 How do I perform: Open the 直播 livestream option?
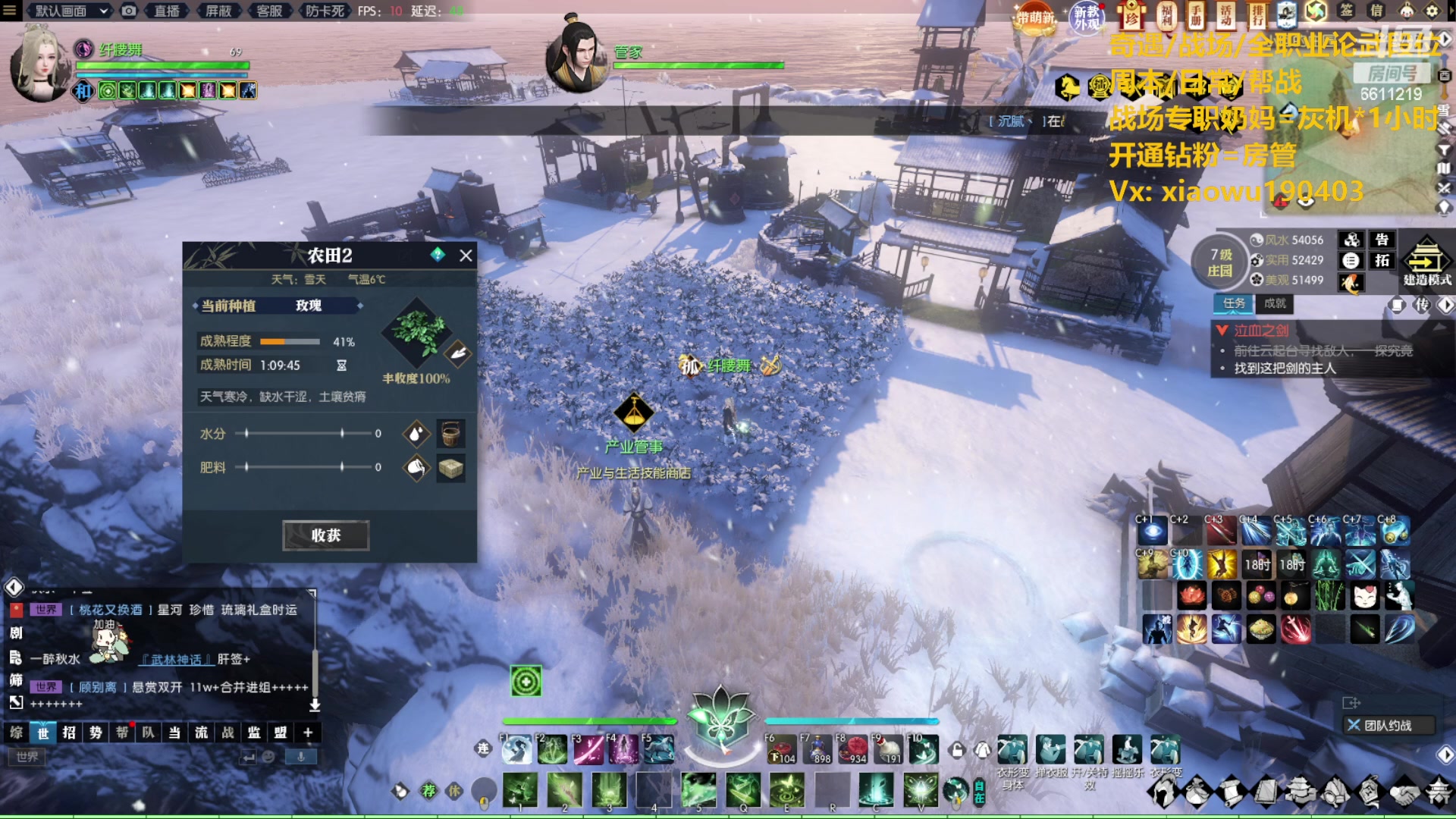pyautogui.click(x=167, y=11)
